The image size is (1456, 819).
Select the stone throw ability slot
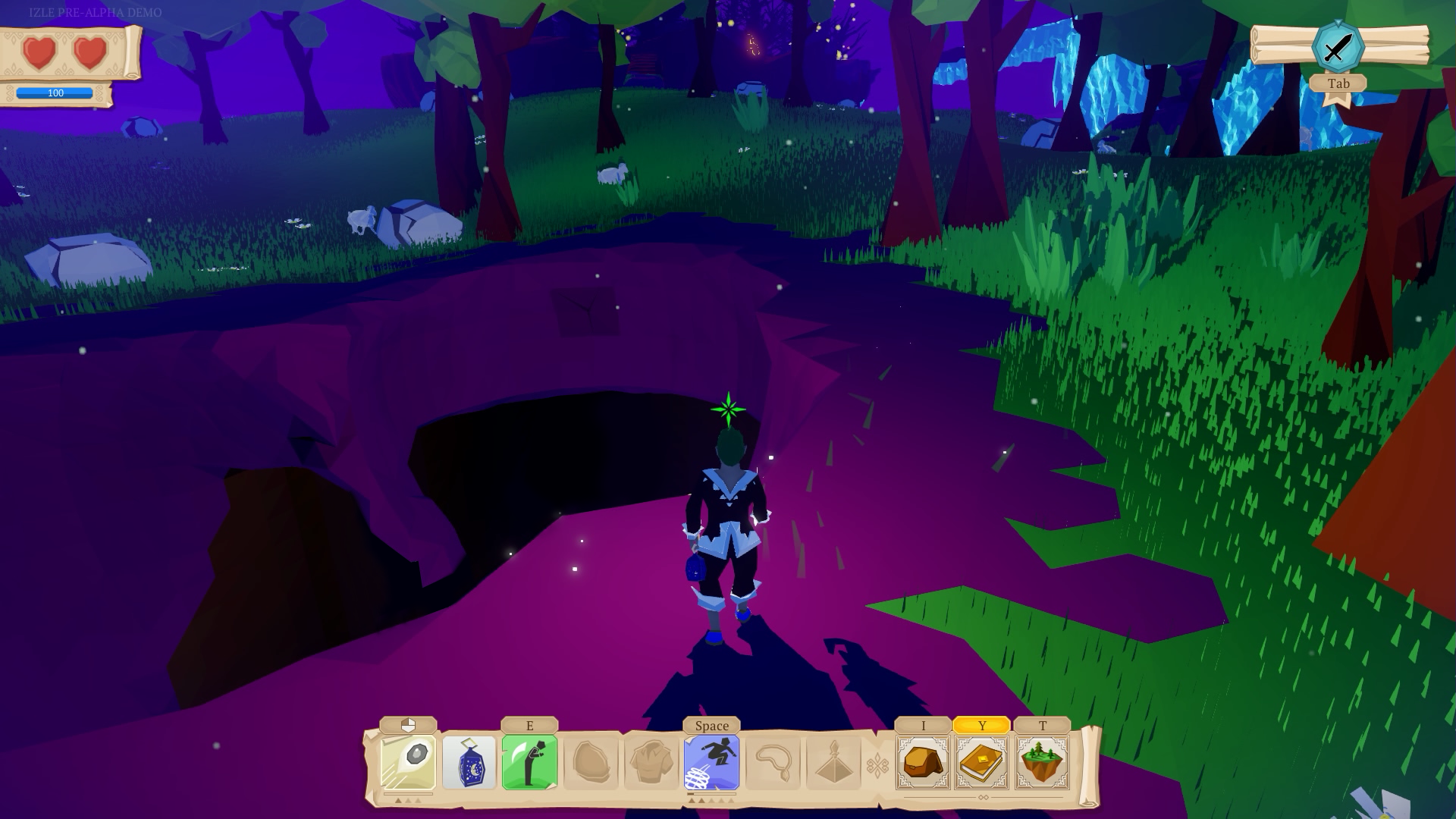click(x=408, y=762)
